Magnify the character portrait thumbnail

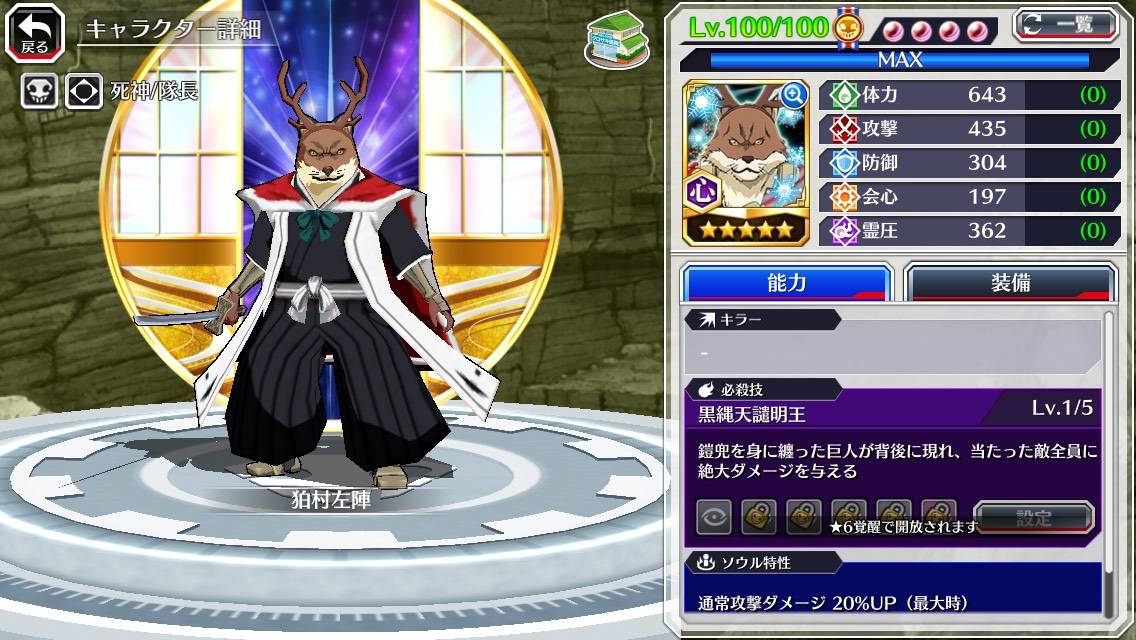[794, 95]
